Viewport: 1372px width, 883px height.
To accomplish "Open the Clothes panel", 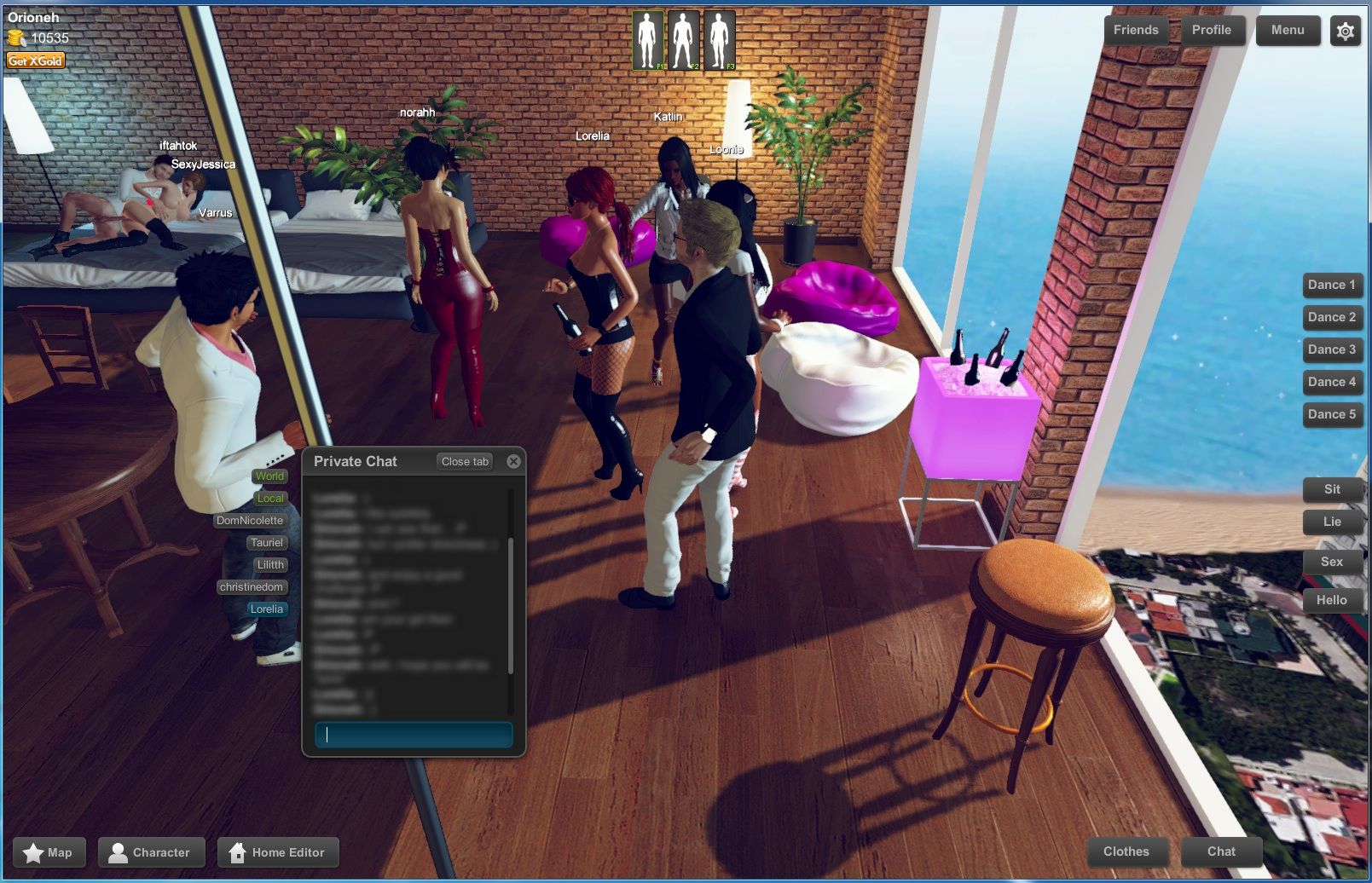I will pyautogui.click(x=1126, y=851).
